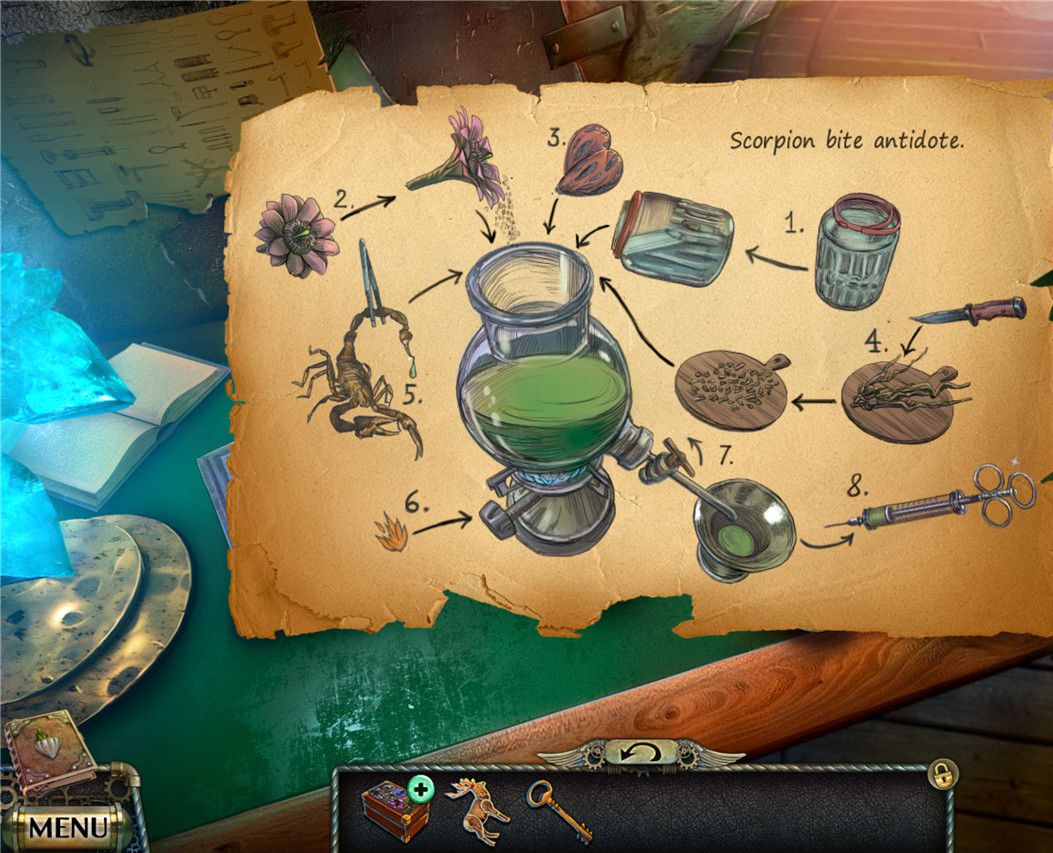Open the MENU button

[67, 827]
